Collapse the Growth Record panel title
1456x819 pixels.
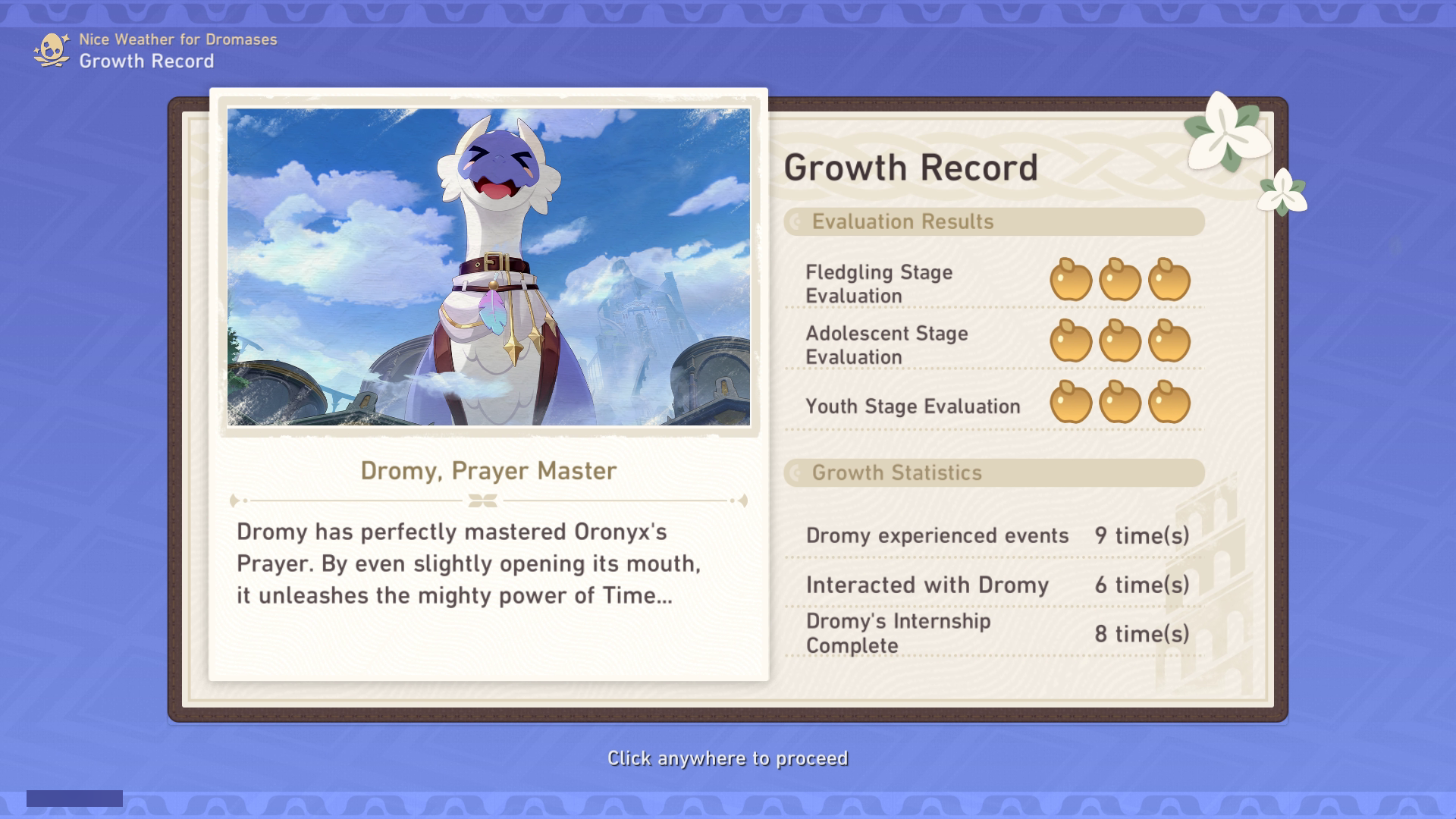click(x=910, y=167)
